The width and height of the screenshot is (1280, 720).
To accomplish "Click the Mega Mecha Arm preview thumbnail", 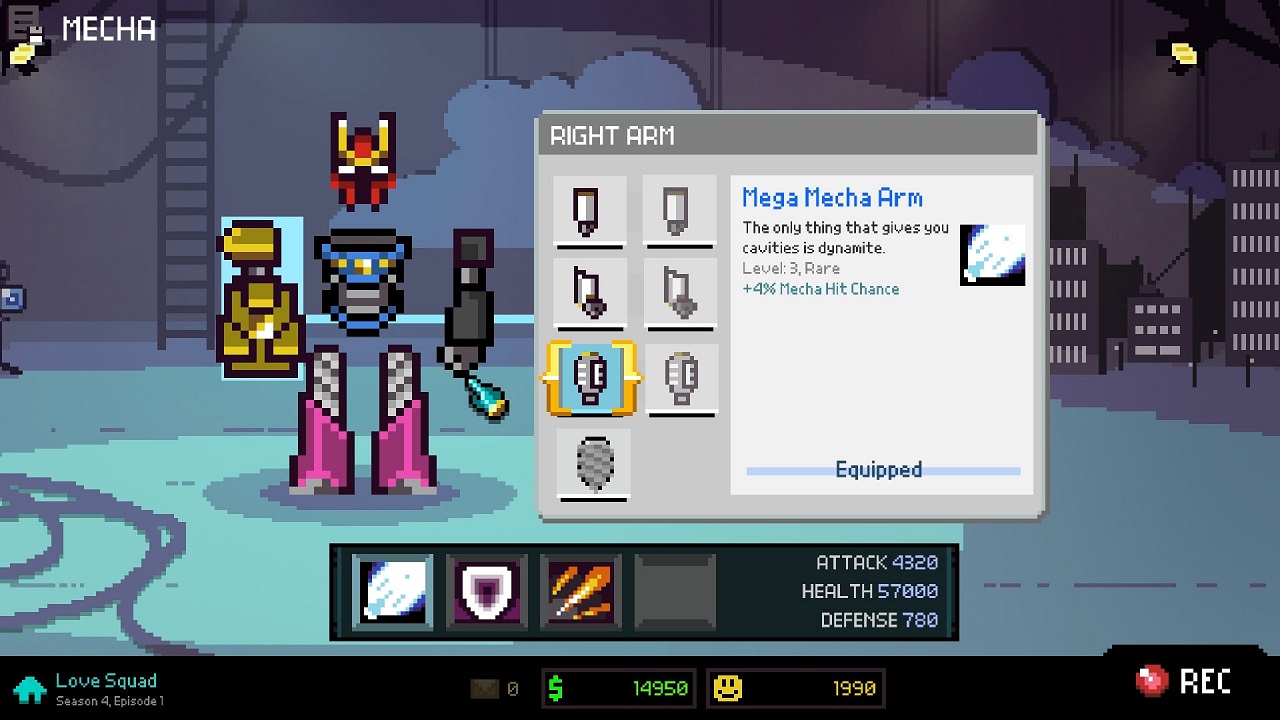I will [x=991, y=255].
